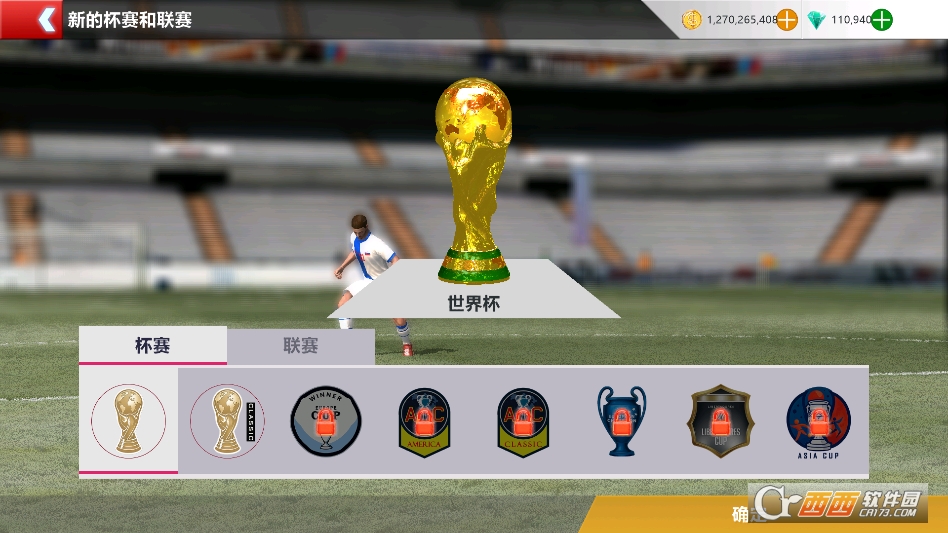Add more gold coins
This screenshot has width=948, height=533.
[x=787, y=19]
